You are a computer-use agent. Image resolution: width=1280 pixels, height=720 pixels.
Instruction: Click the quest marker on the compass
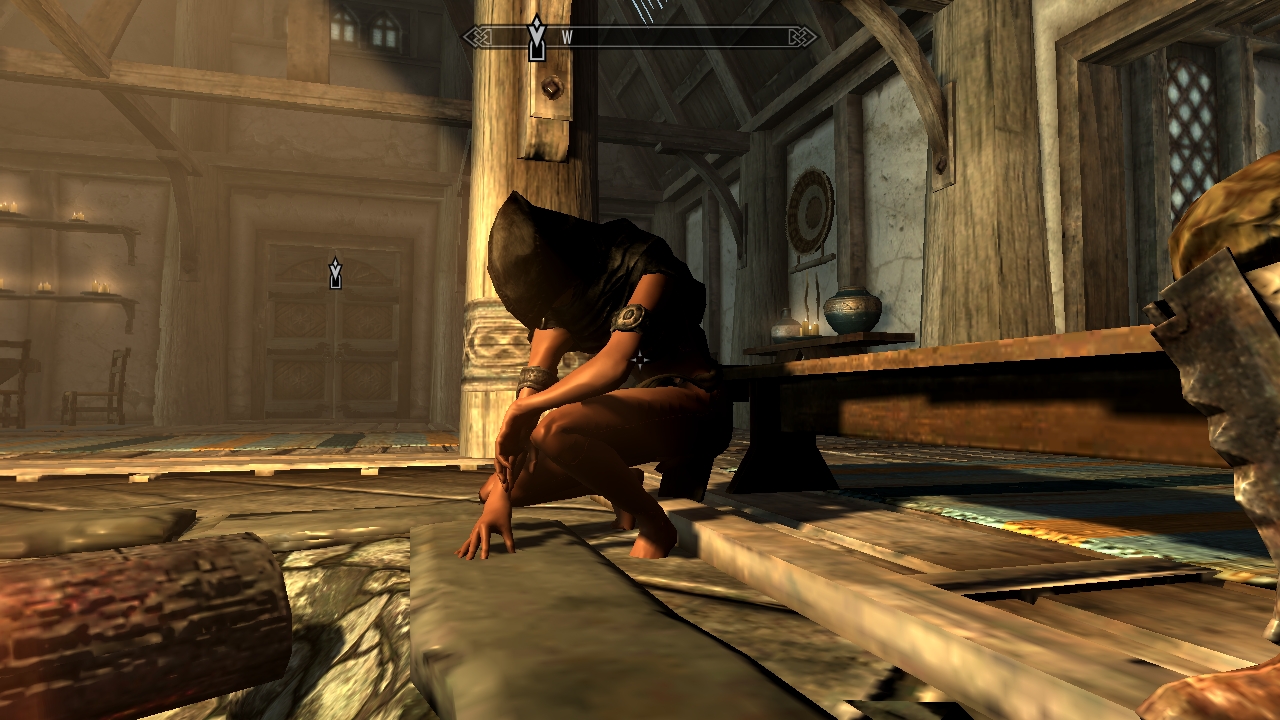click(537, 37)
